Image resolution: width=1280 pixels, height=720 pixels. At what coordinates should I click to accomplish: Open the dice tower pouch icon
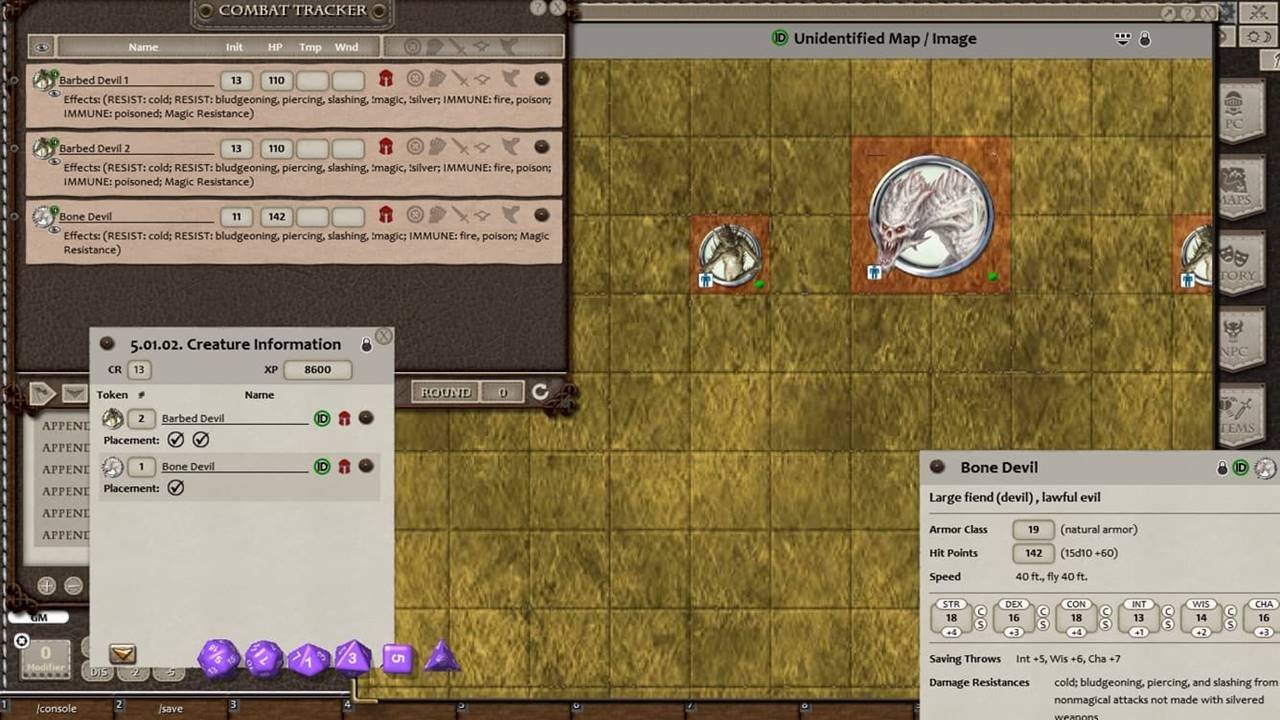coord(121,653)
